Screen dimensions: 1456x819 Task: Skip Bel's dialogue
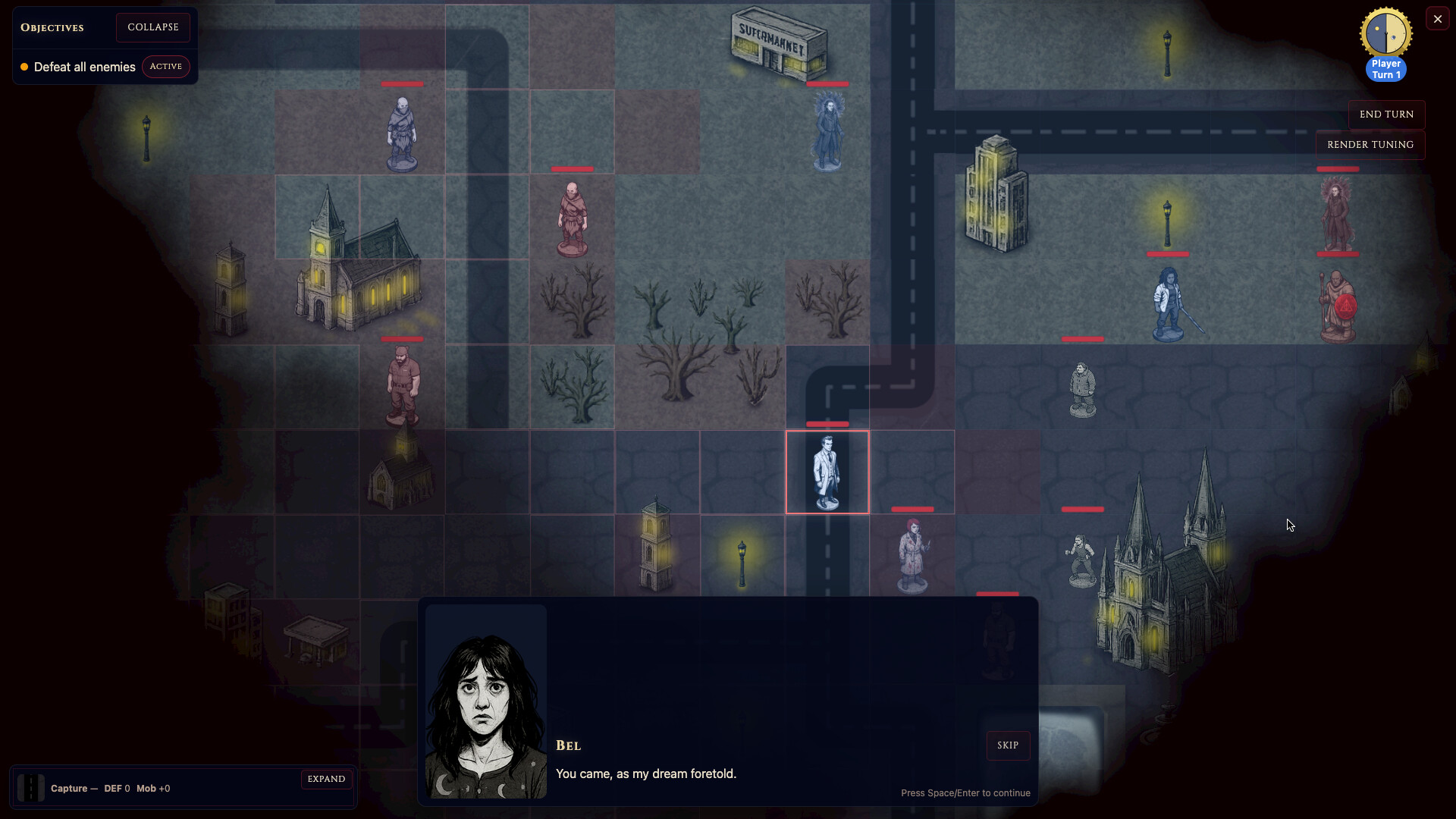click(1008, 745)
